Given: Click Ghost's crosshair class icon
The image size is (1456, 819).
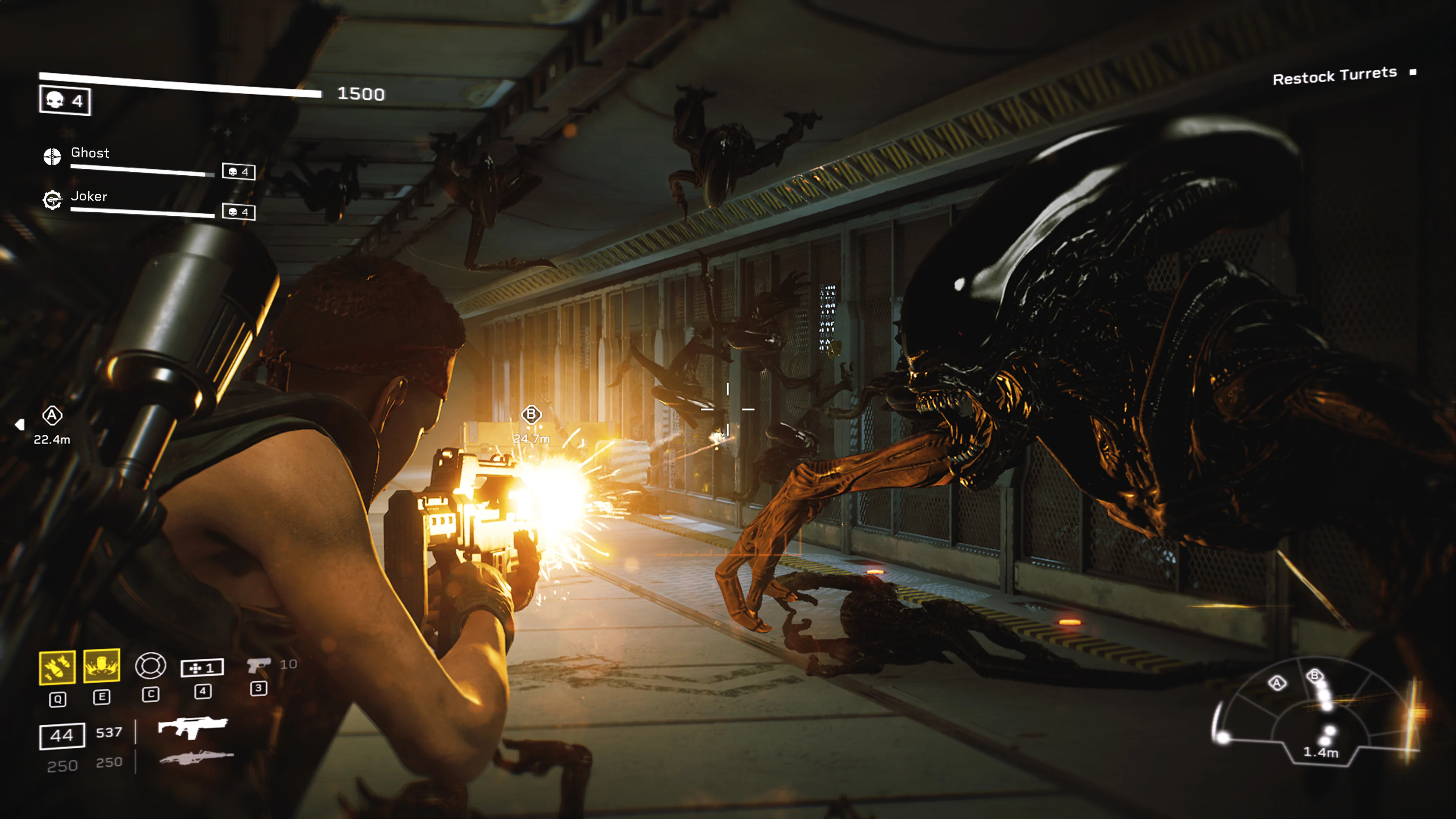Looking at the screenshot, I should click(x=53, y=157).
